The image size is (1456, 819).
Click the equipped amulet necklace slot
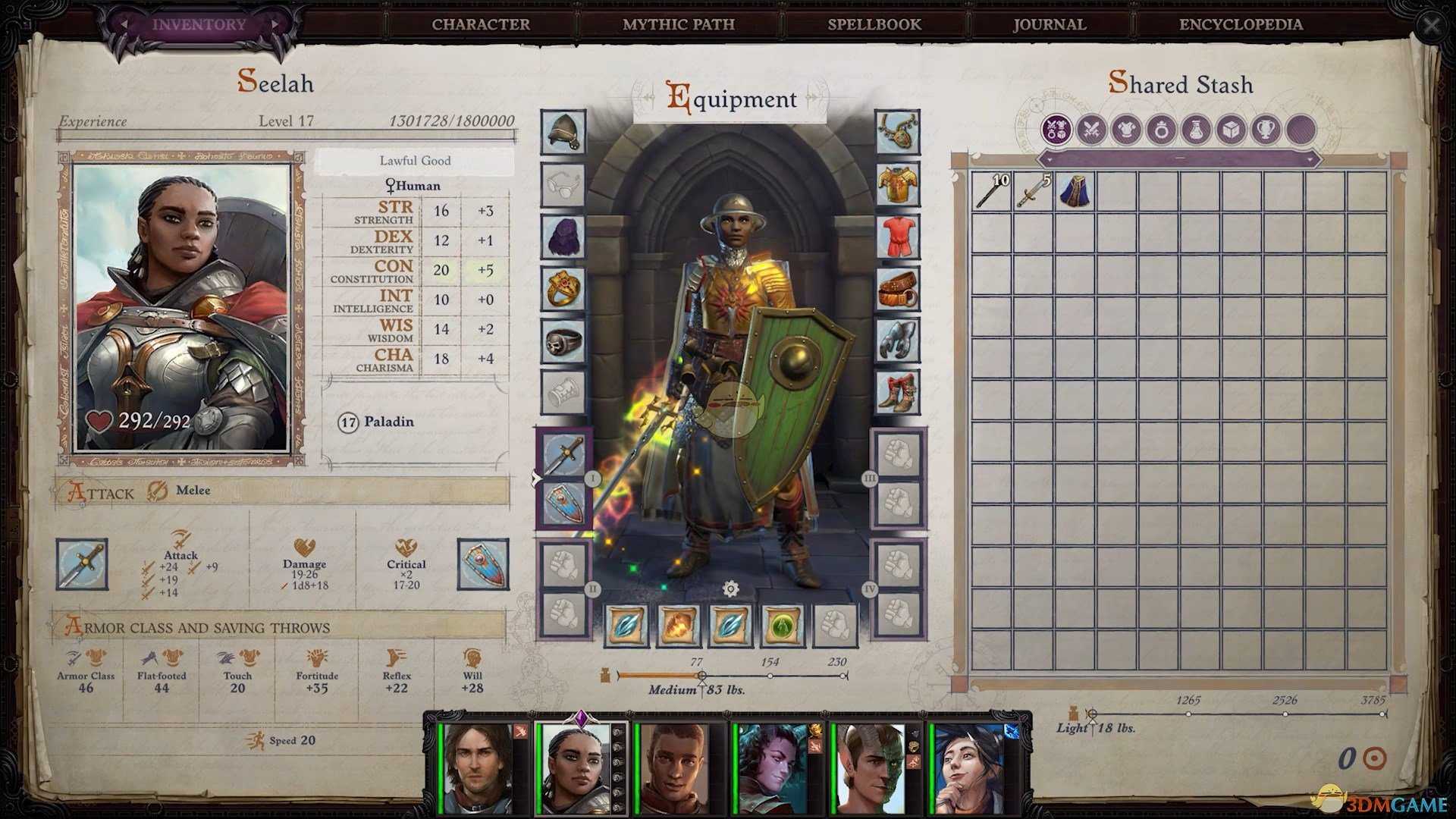[x=897, y=132]
